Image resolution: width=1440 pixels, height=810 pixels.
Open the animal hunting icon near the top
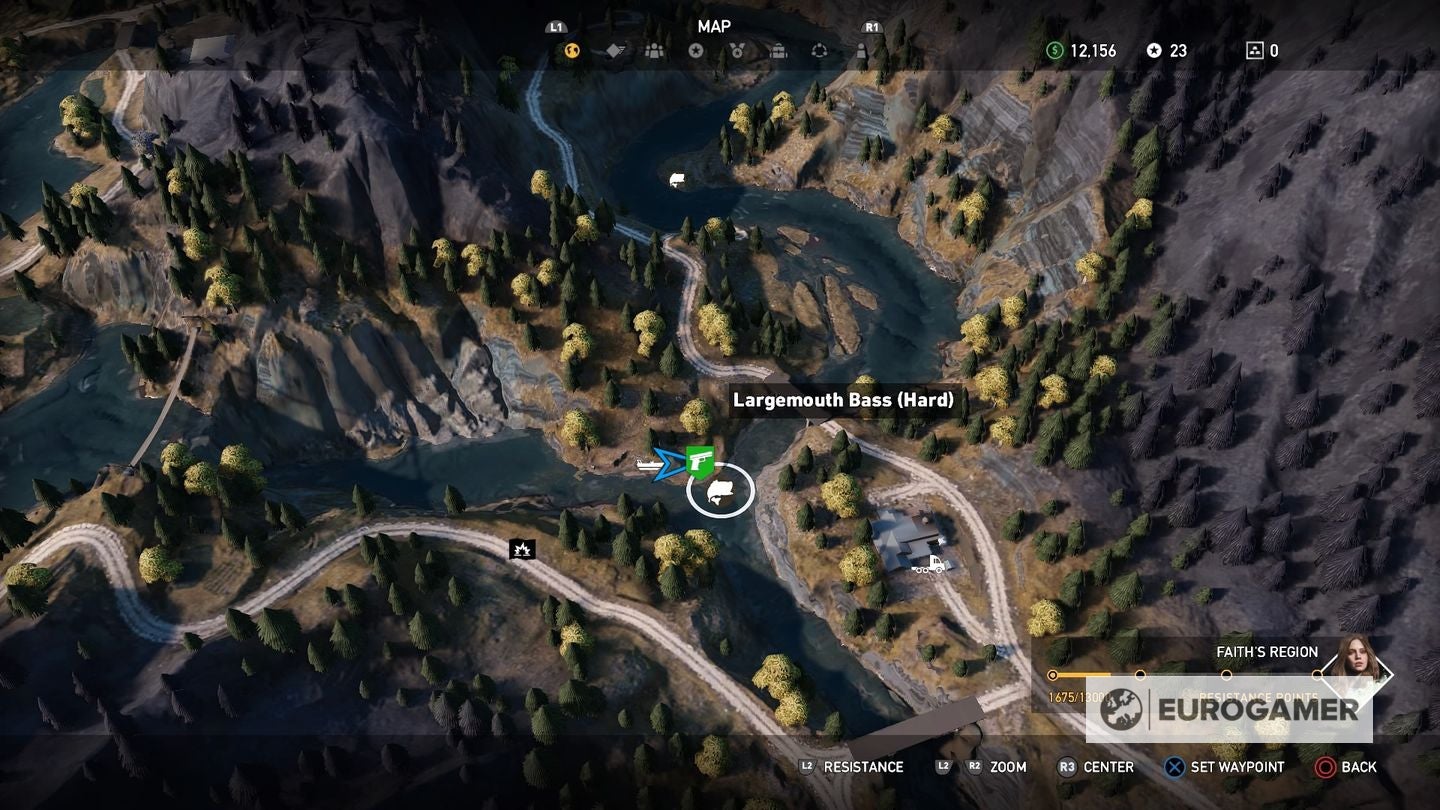coord(676,178)
